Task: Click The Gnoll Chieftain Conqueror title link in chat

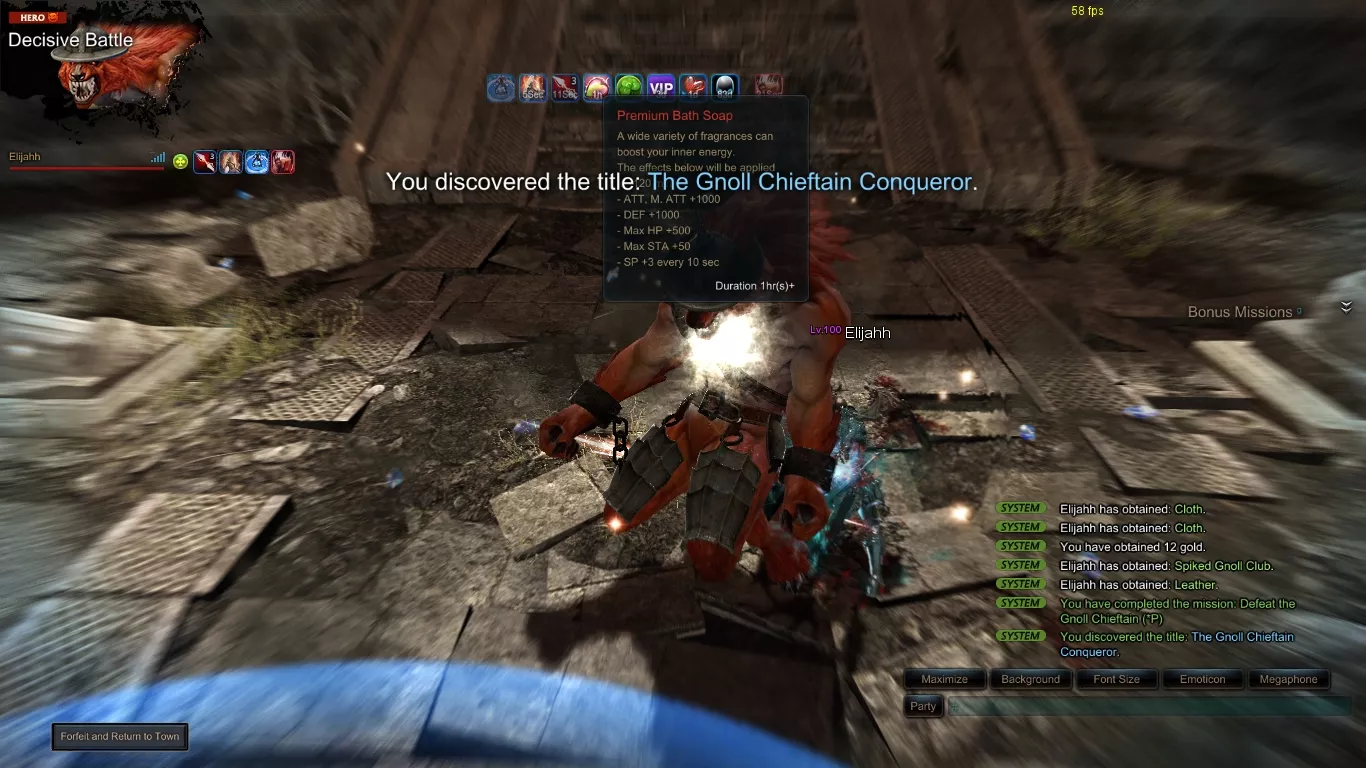Action: [x=1242, y=637]
